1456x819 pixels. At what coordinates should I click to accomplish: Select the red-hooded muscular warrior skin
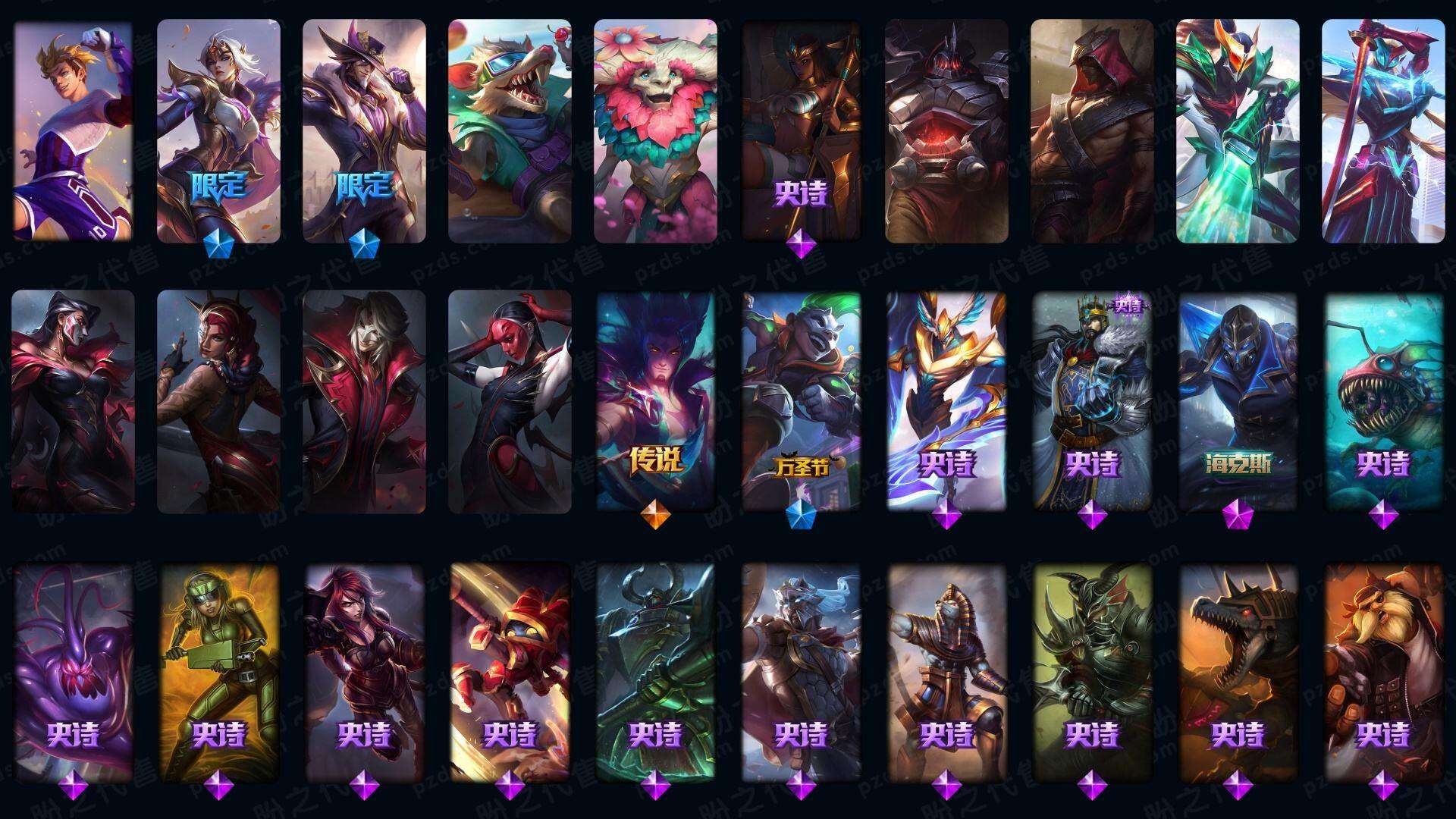click(1092, 130)
